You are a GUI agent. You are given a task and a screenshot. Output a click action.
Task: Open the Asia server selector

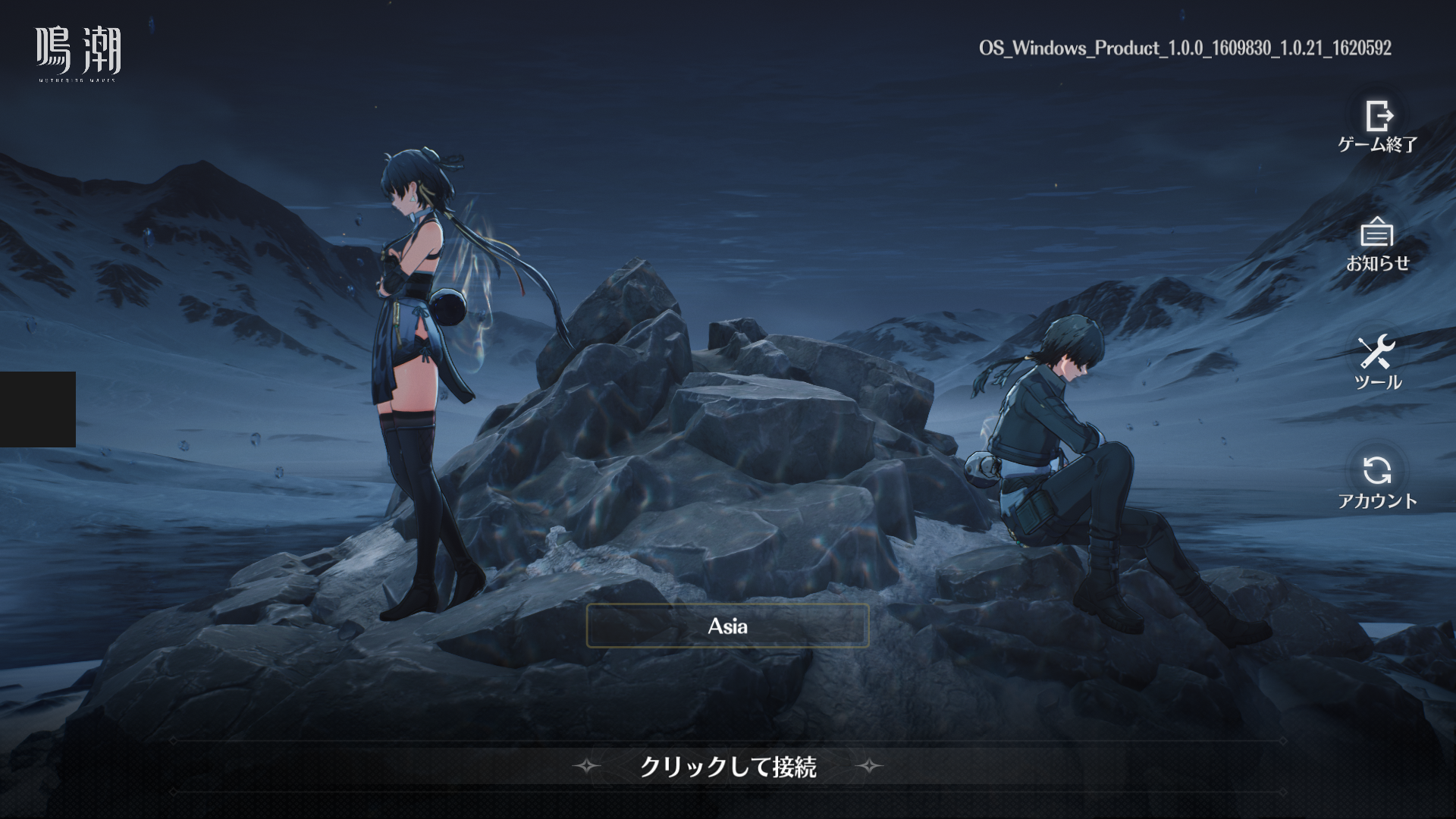[727, 626]
